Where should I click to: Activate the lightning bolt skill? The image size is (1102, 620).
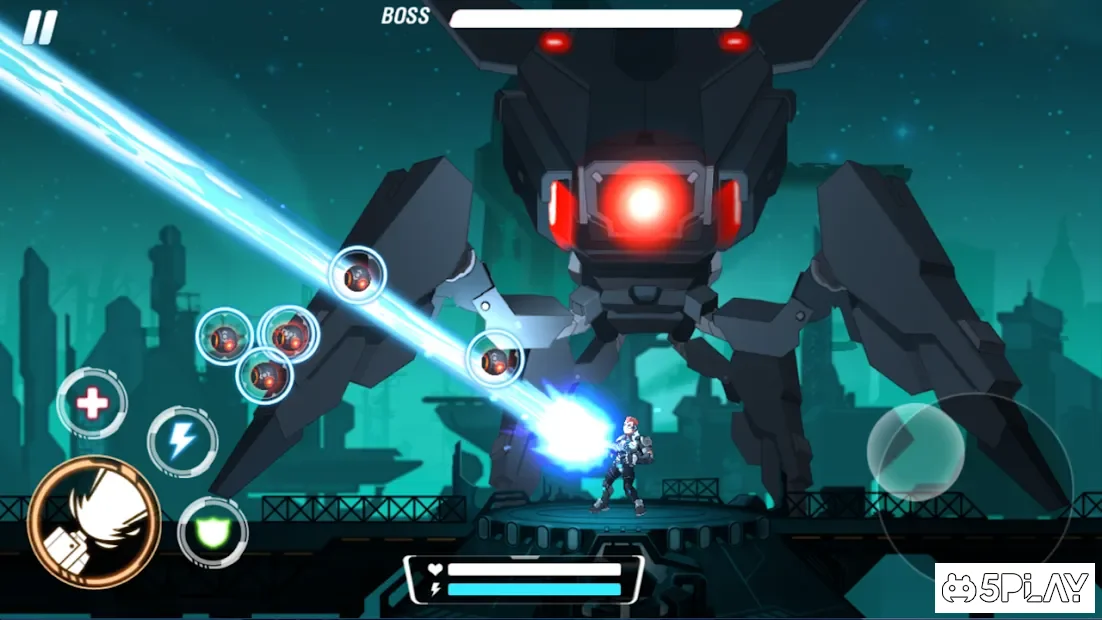[x=182, y=441]
